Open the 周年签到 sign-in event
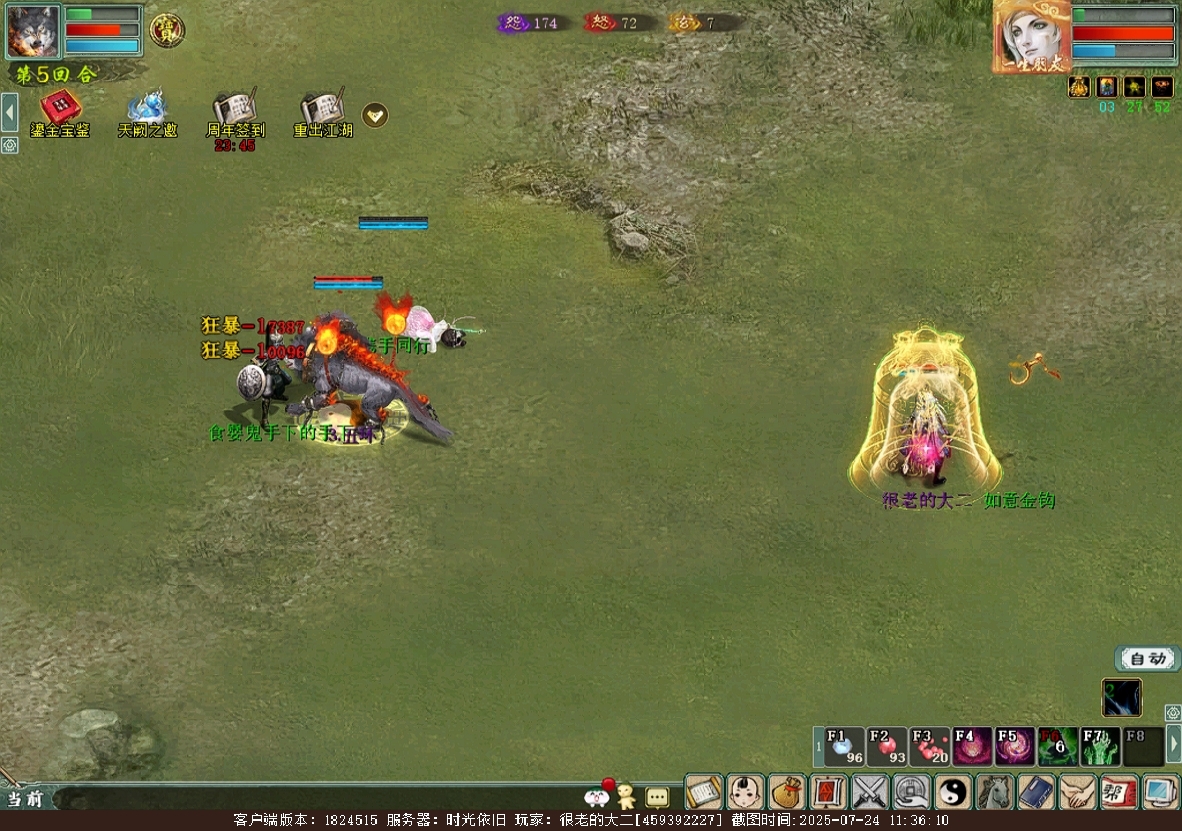This screenshot has height=831, width=1182. click(235, 108)
